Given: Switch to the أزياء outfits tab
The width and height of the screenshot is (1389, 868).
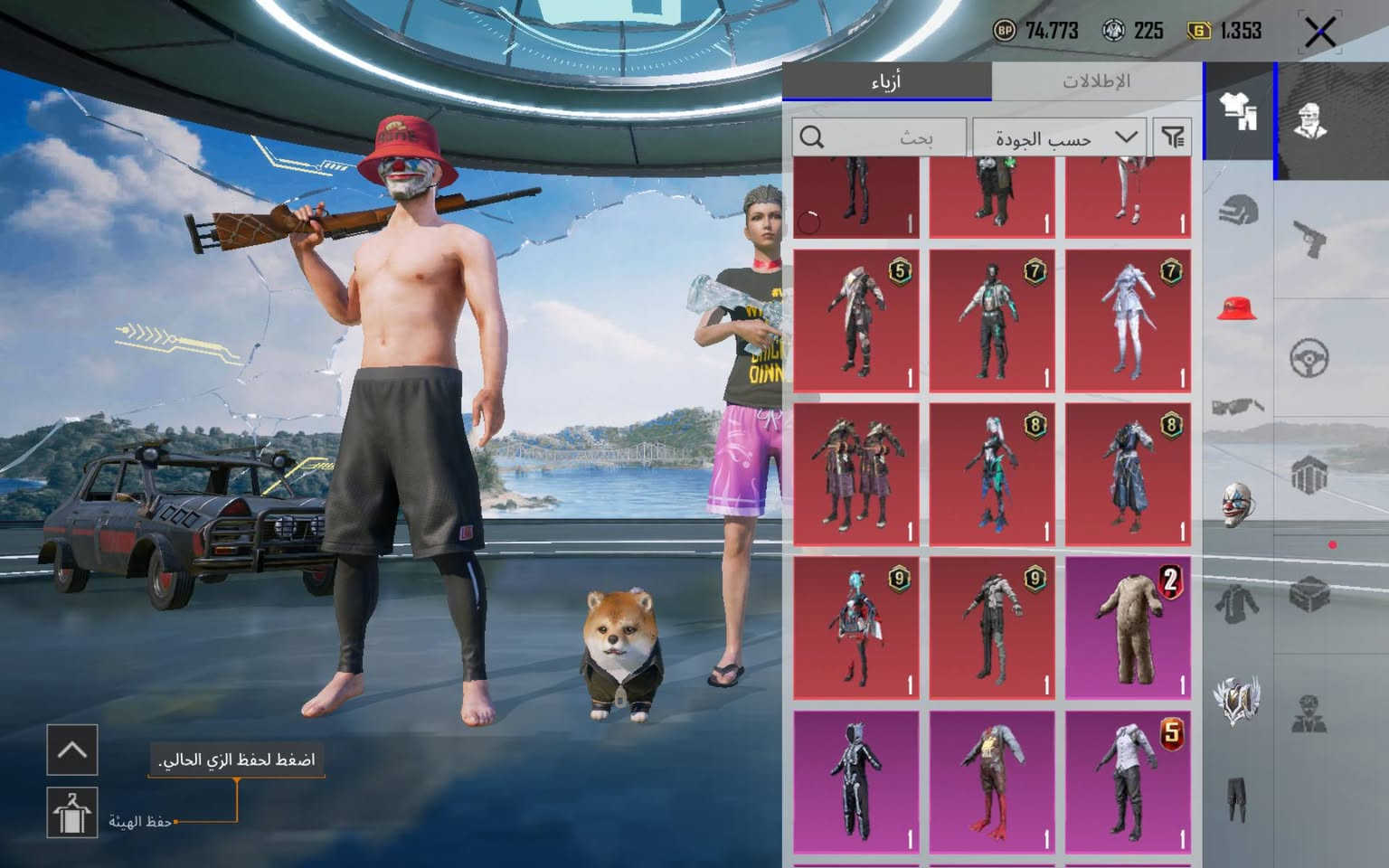Looking at the screenshot, I should [x=886, y=81].
